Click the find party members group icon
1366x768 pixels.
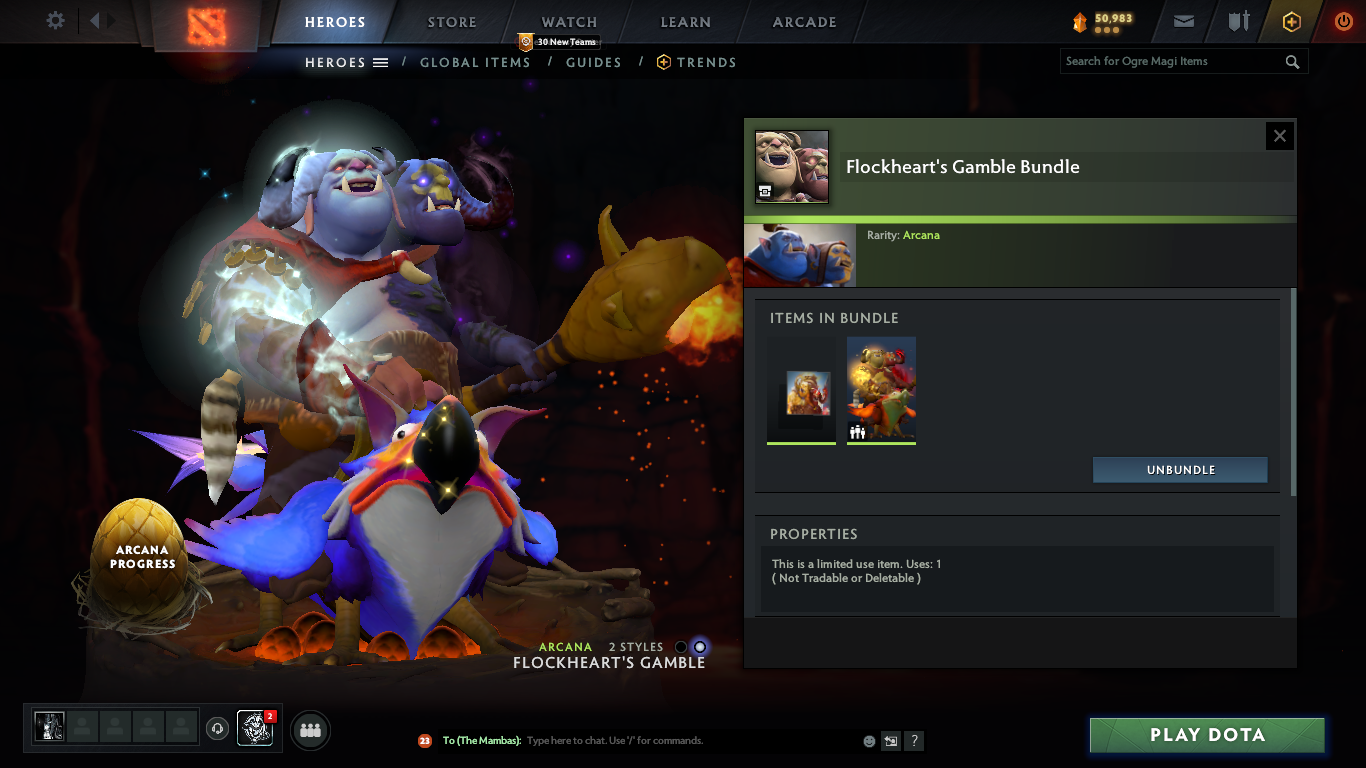tap(309, 729)
